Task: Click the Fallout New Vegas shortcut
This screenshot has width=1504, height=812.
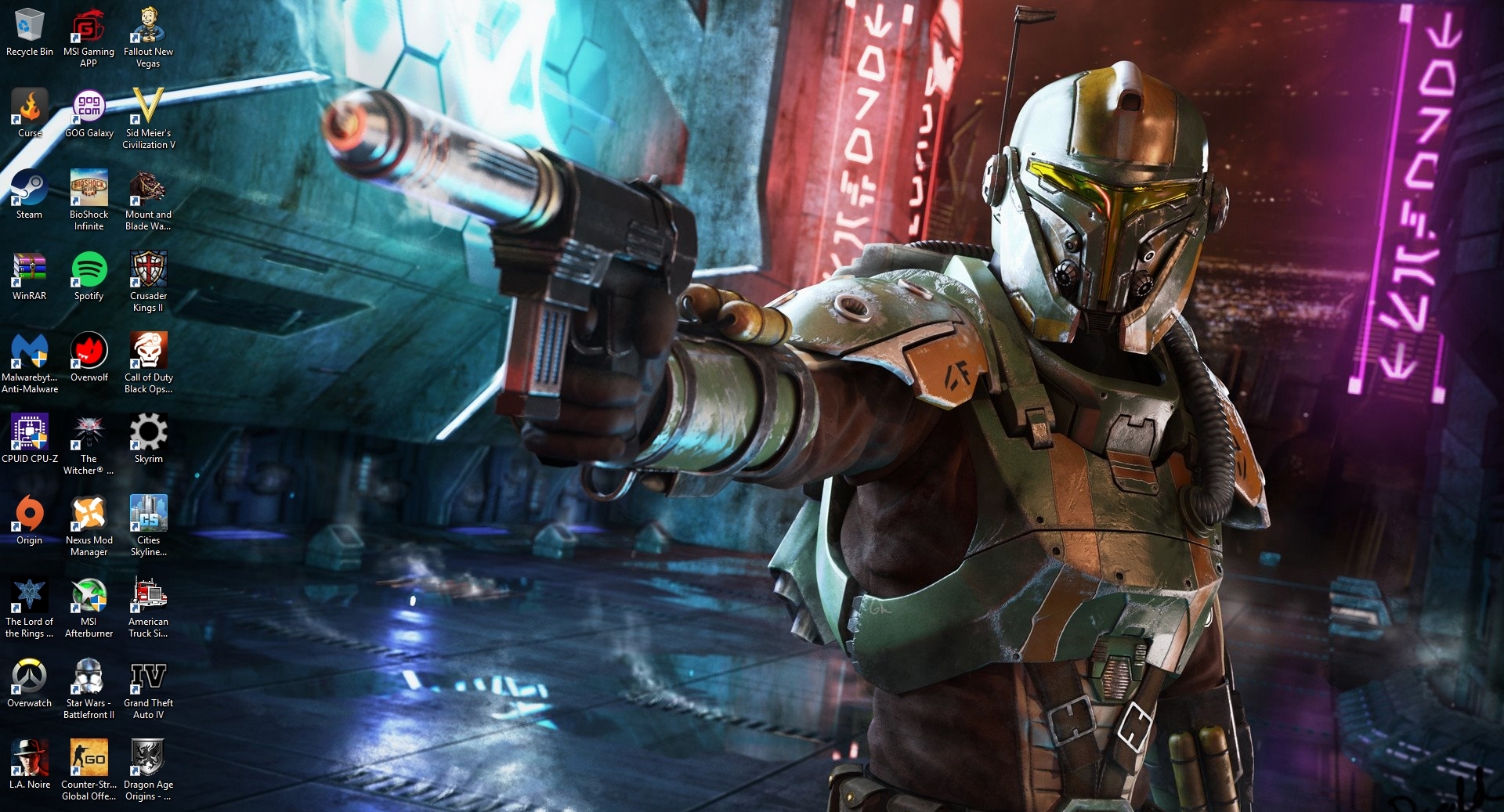Action: [x=148, y=26]
